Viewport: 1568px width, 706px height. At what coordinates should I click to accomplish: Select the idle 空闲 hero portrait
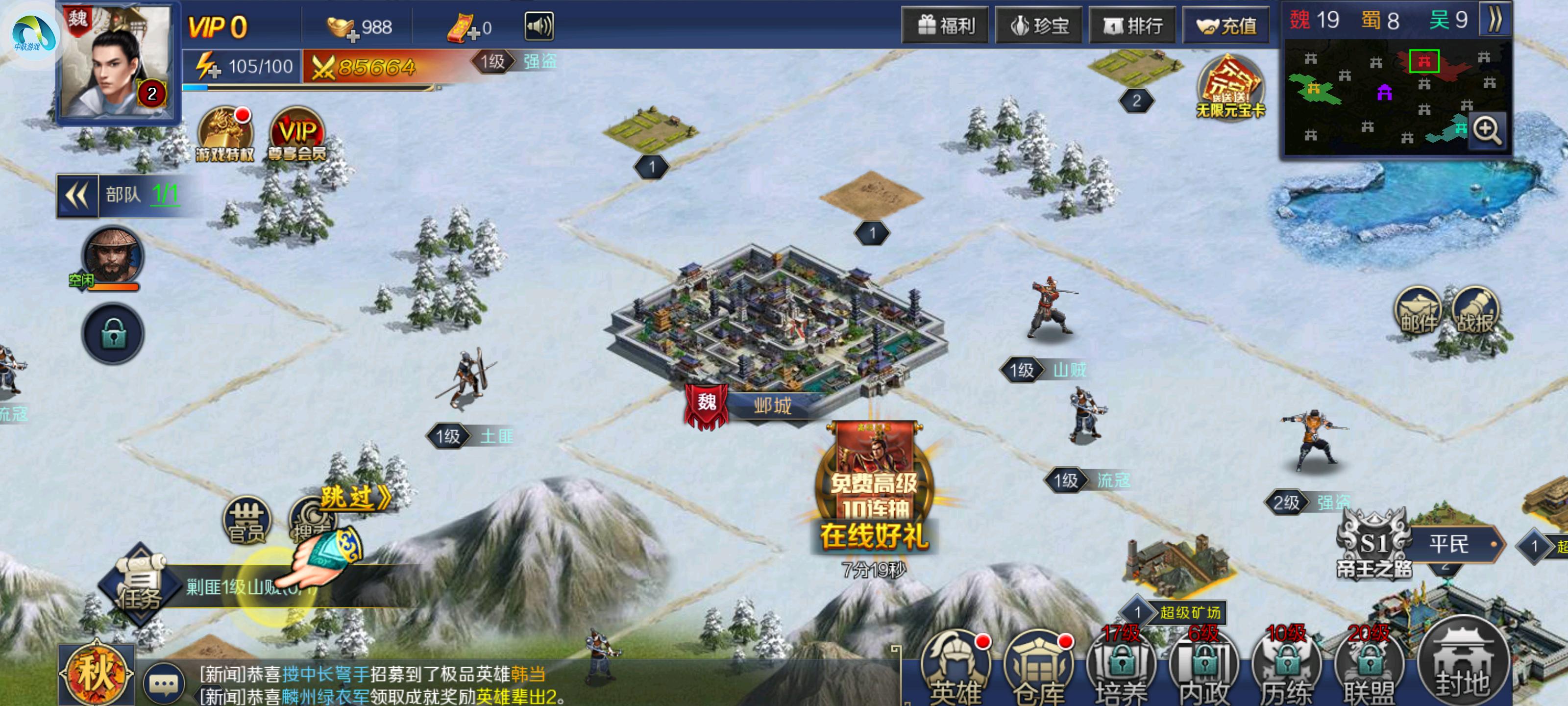(112, 258)
